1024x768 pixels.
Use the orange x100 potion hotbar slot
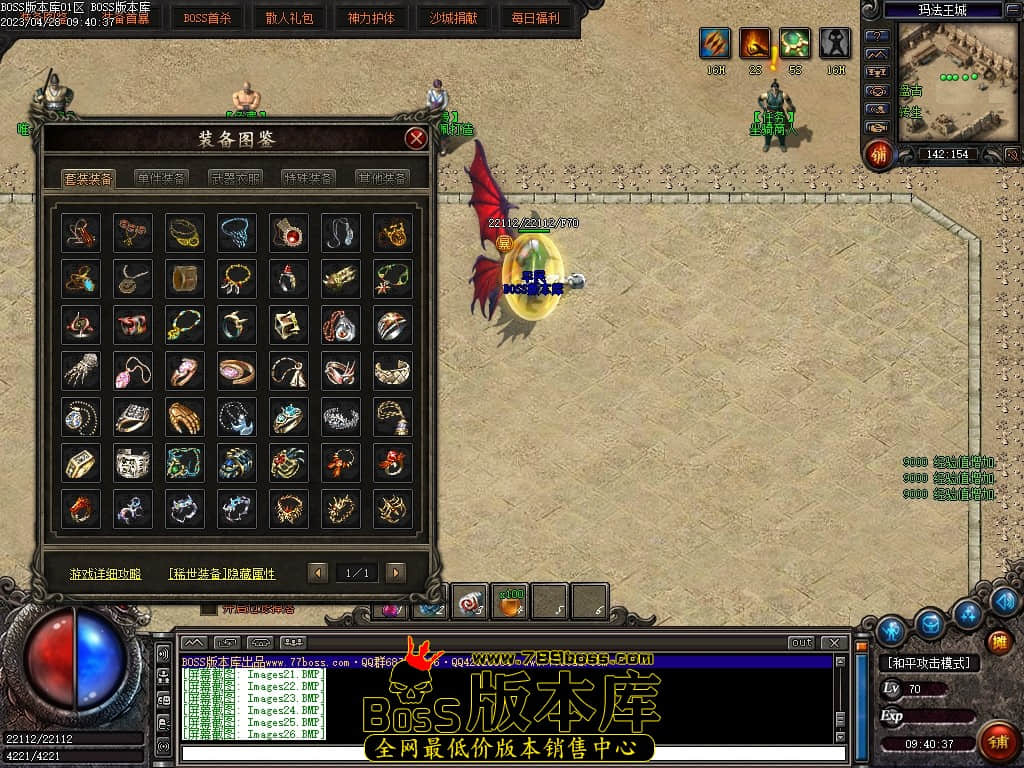(x=511, y=602)
